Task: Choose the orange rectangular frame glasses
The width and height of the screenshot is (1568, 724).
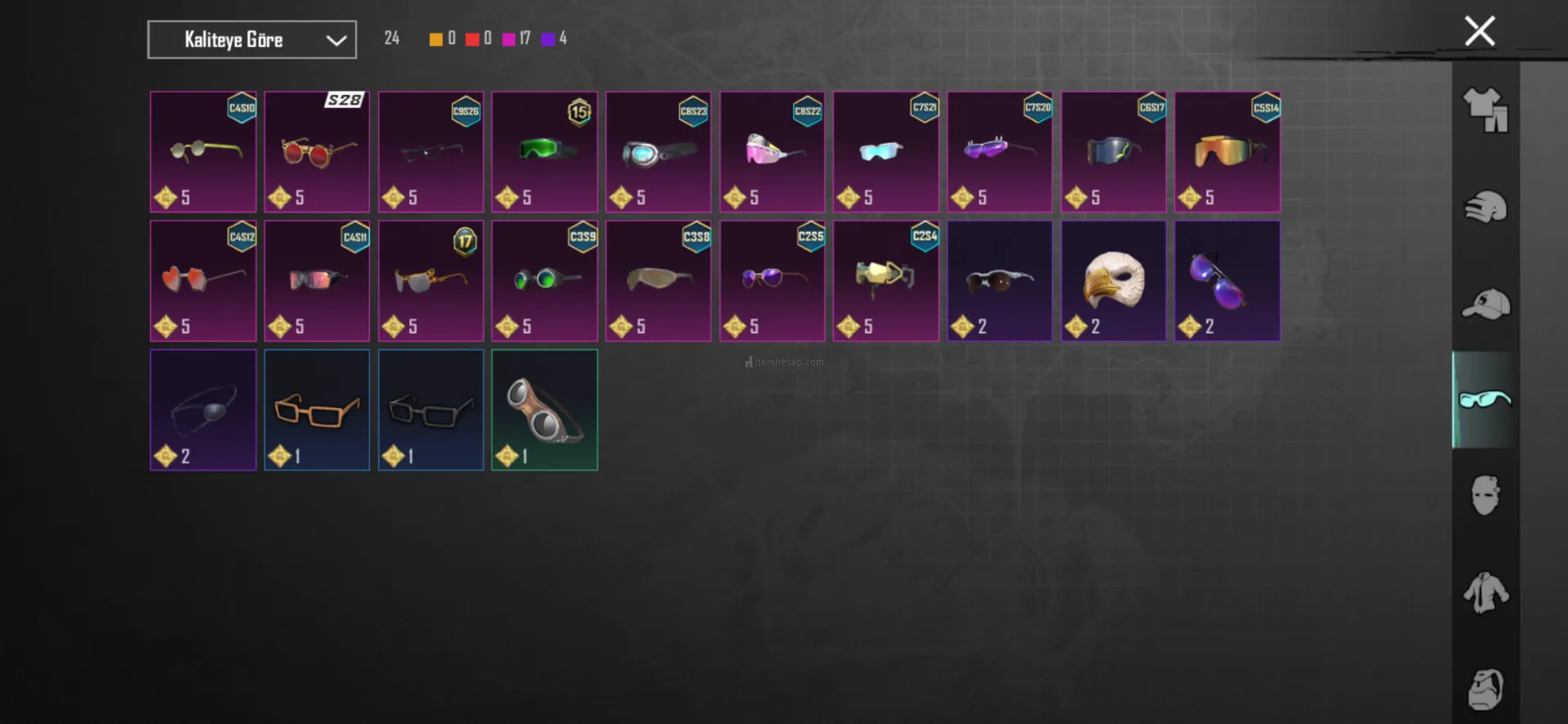Action: [x=317, y=410]
